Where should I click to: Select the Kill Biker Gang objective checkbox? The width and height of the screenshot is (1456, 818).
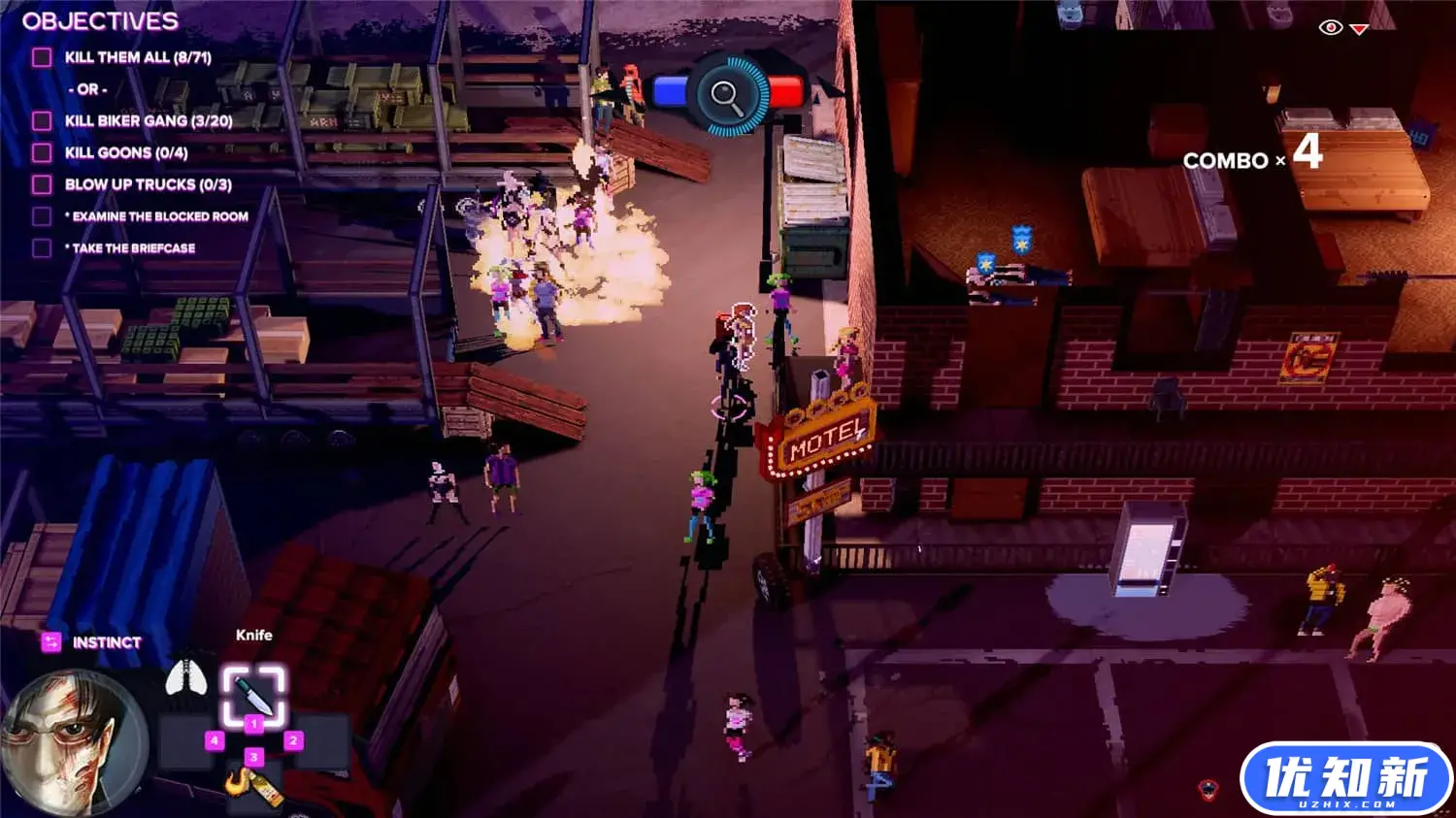(x=42, y=120)
